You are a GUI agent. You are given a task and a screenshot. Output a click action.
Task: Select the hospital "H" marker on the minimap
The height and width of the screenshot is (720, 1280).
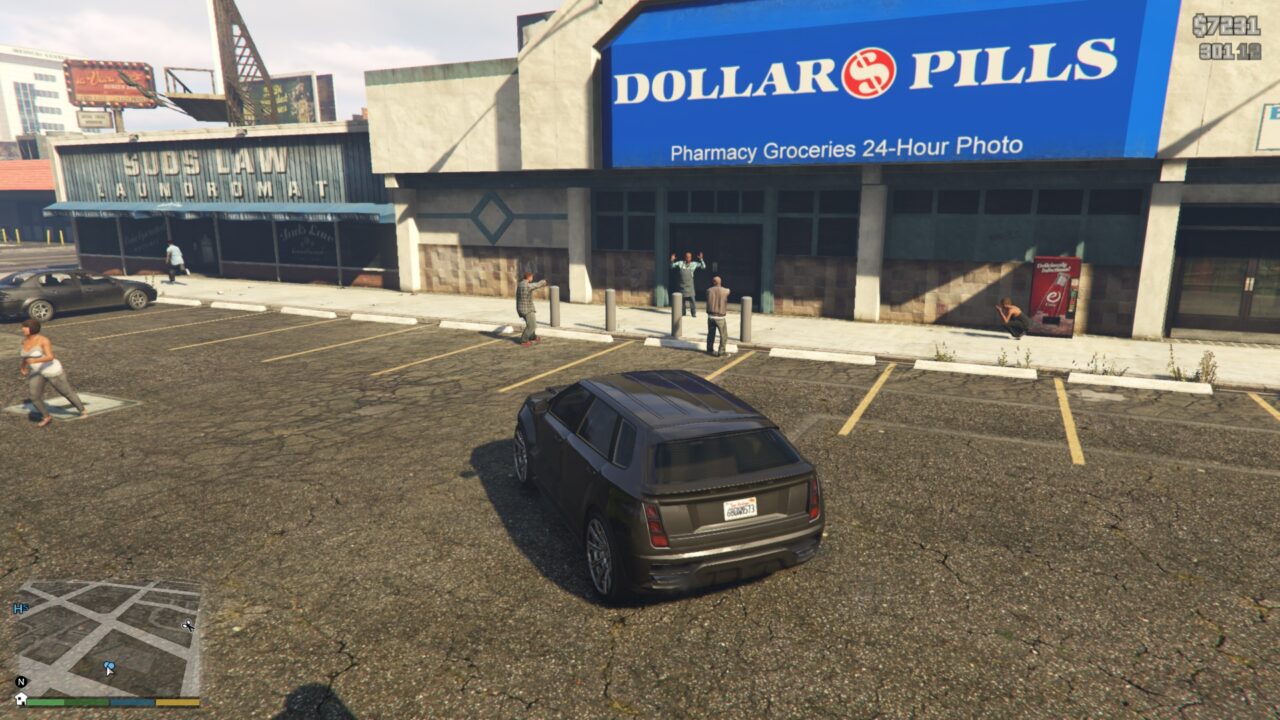pos(21,608)
